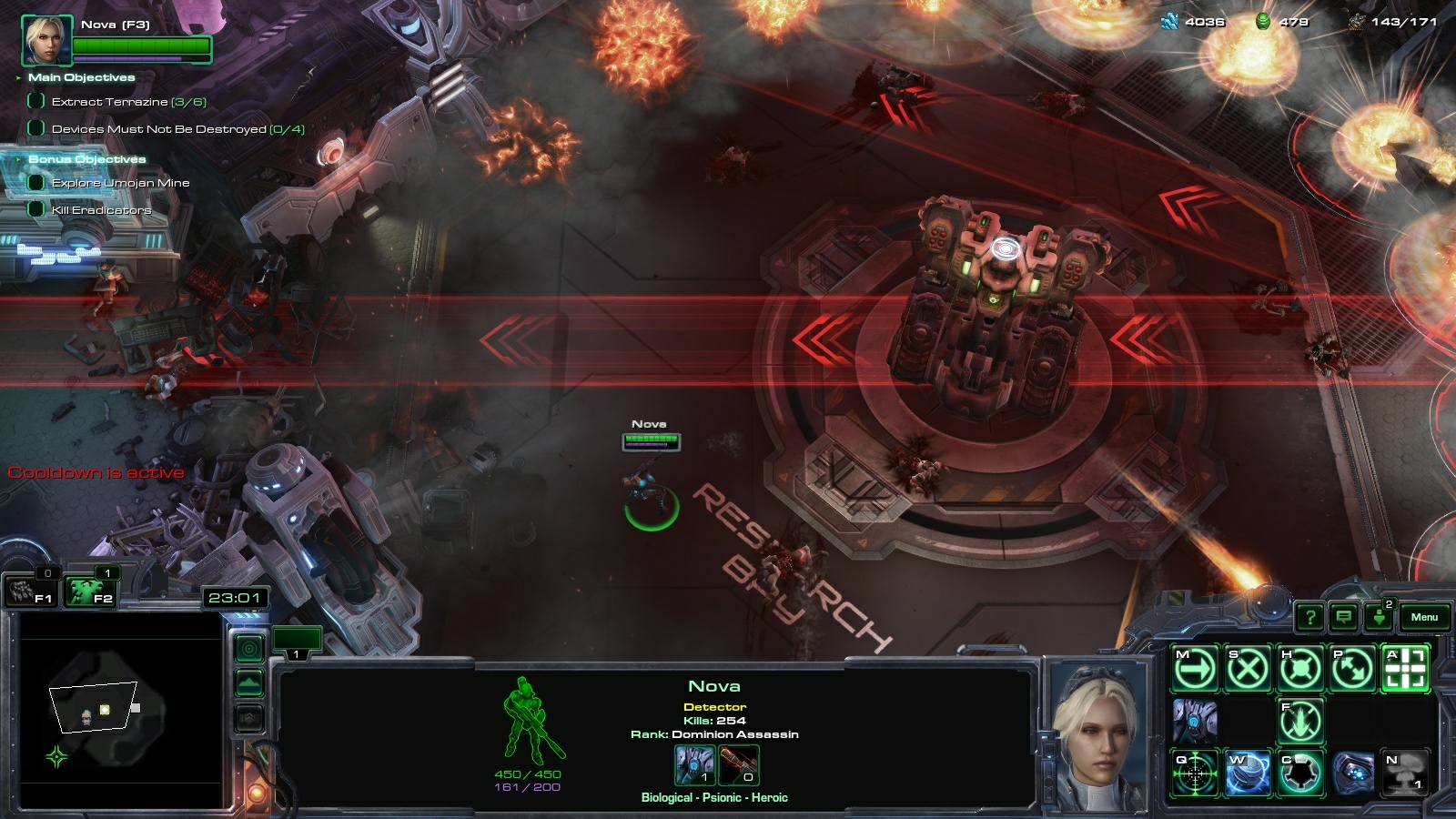The image size is (1456, 819).
Task: Click Nova's armor upgrade icon in info panel
Action: click(x=695, y=765)
